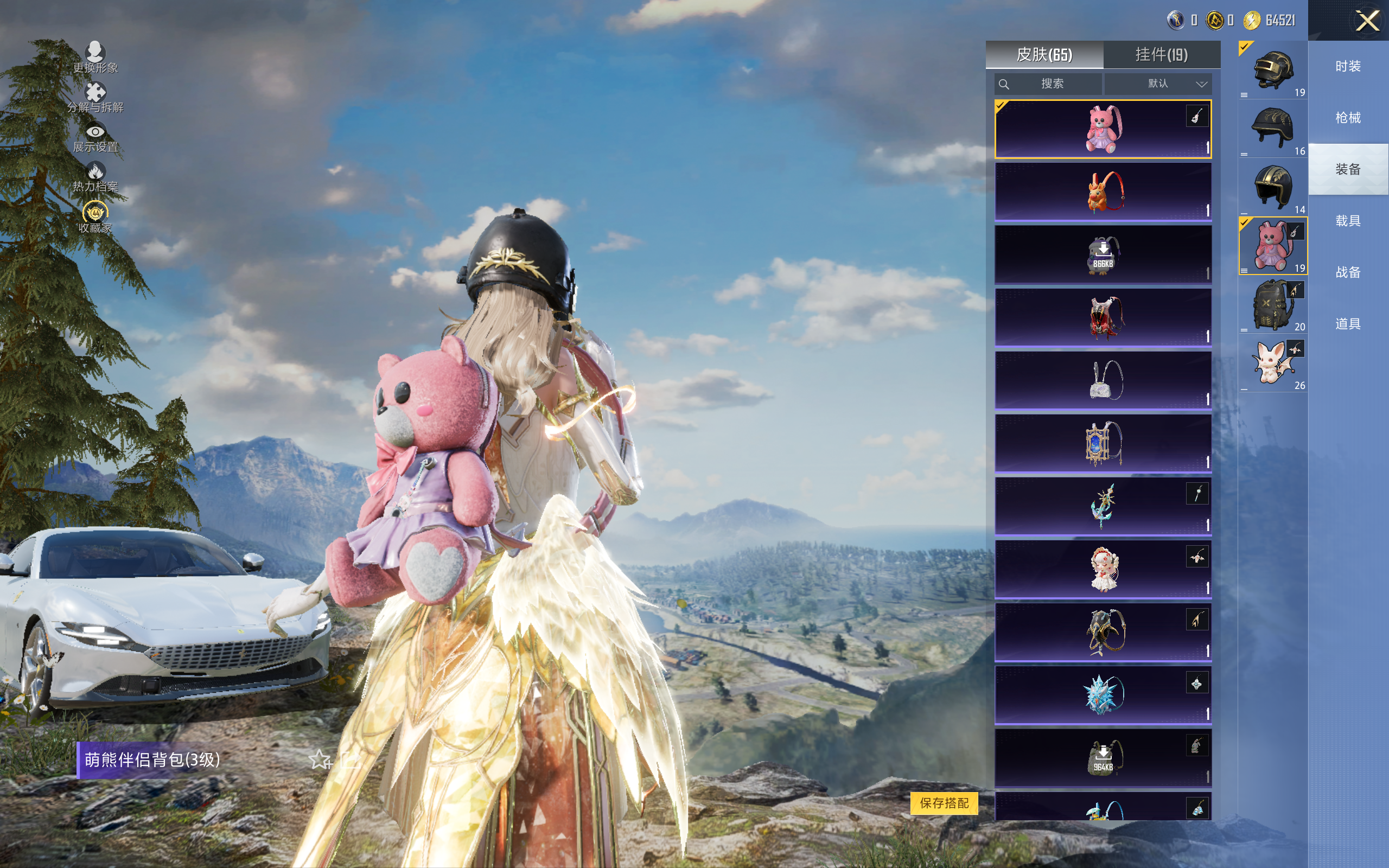Open the 时装 category
Screen dimensions: 1389x868
coord(1348,67)
